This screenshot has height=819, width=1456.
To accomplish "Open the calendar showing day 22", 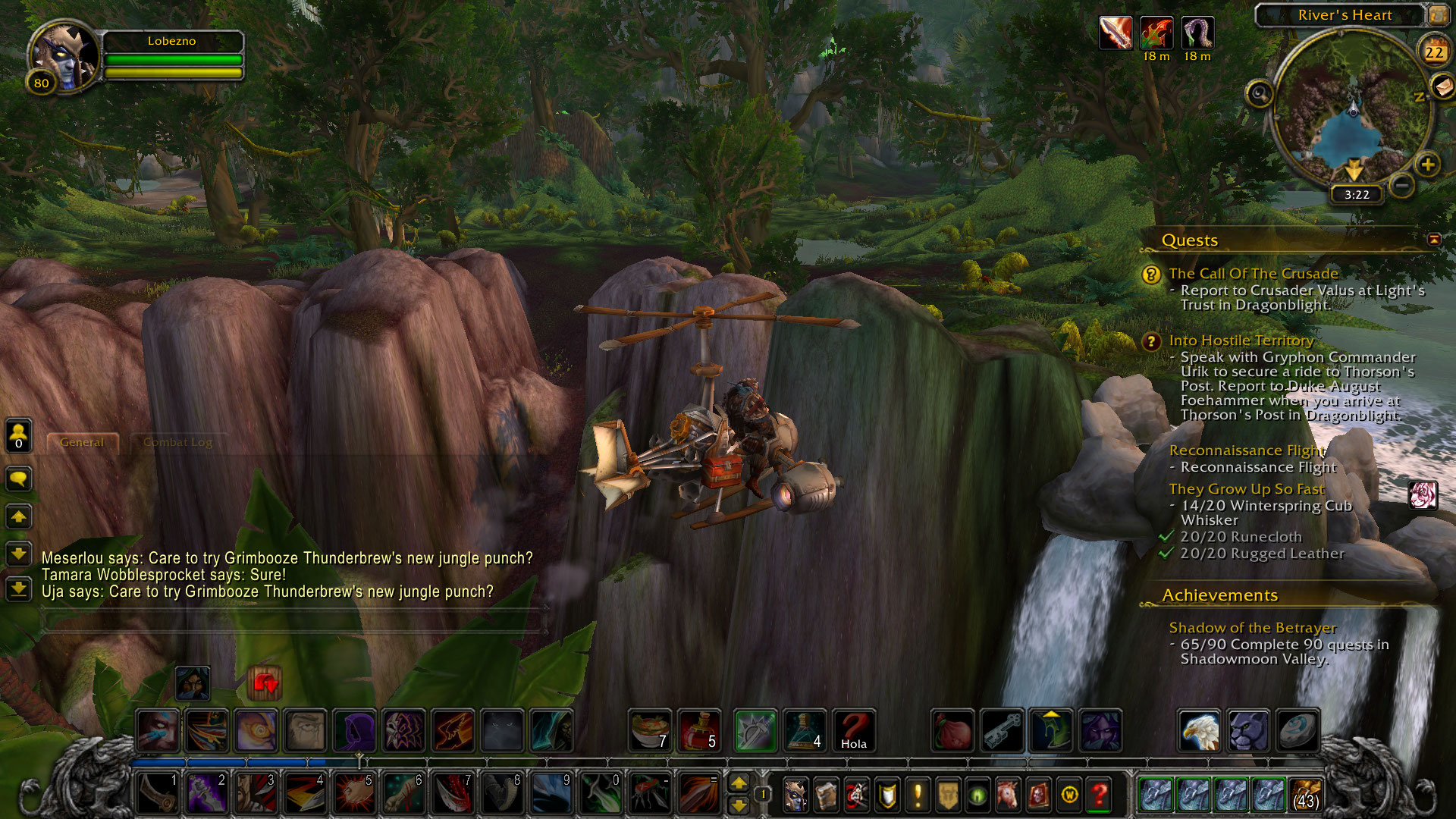I will [1433, 52].
